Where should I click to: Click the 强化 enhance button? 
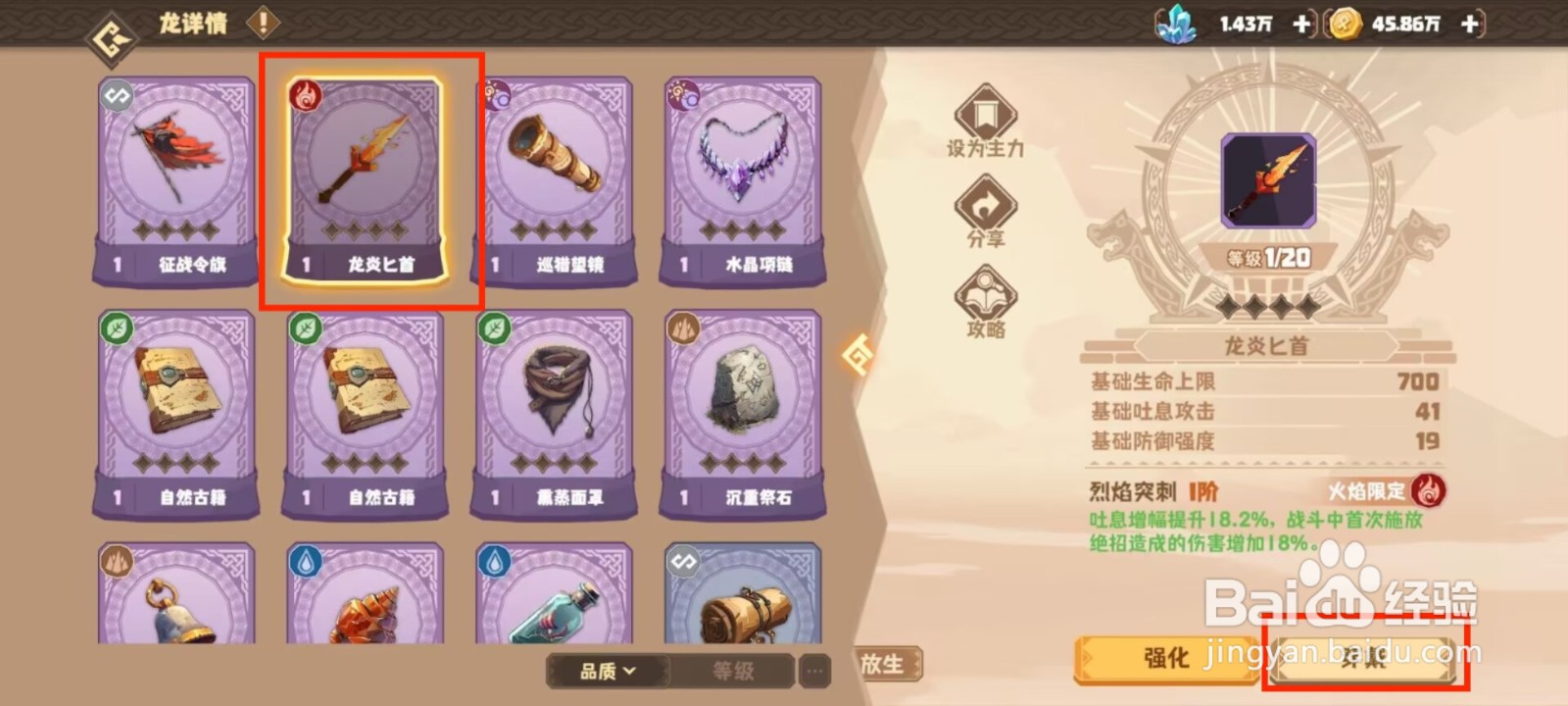click(1168, 660)
